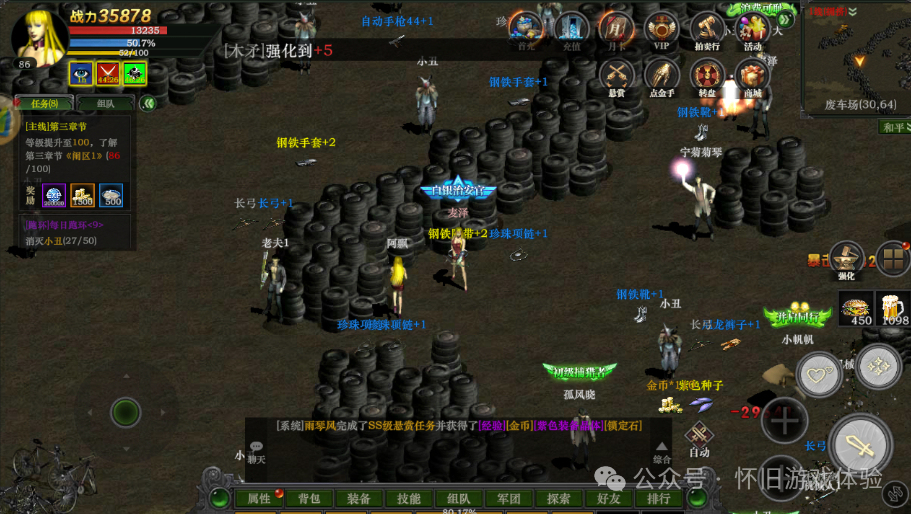Open the 首充 first-recharge icon

coord(526,29)
